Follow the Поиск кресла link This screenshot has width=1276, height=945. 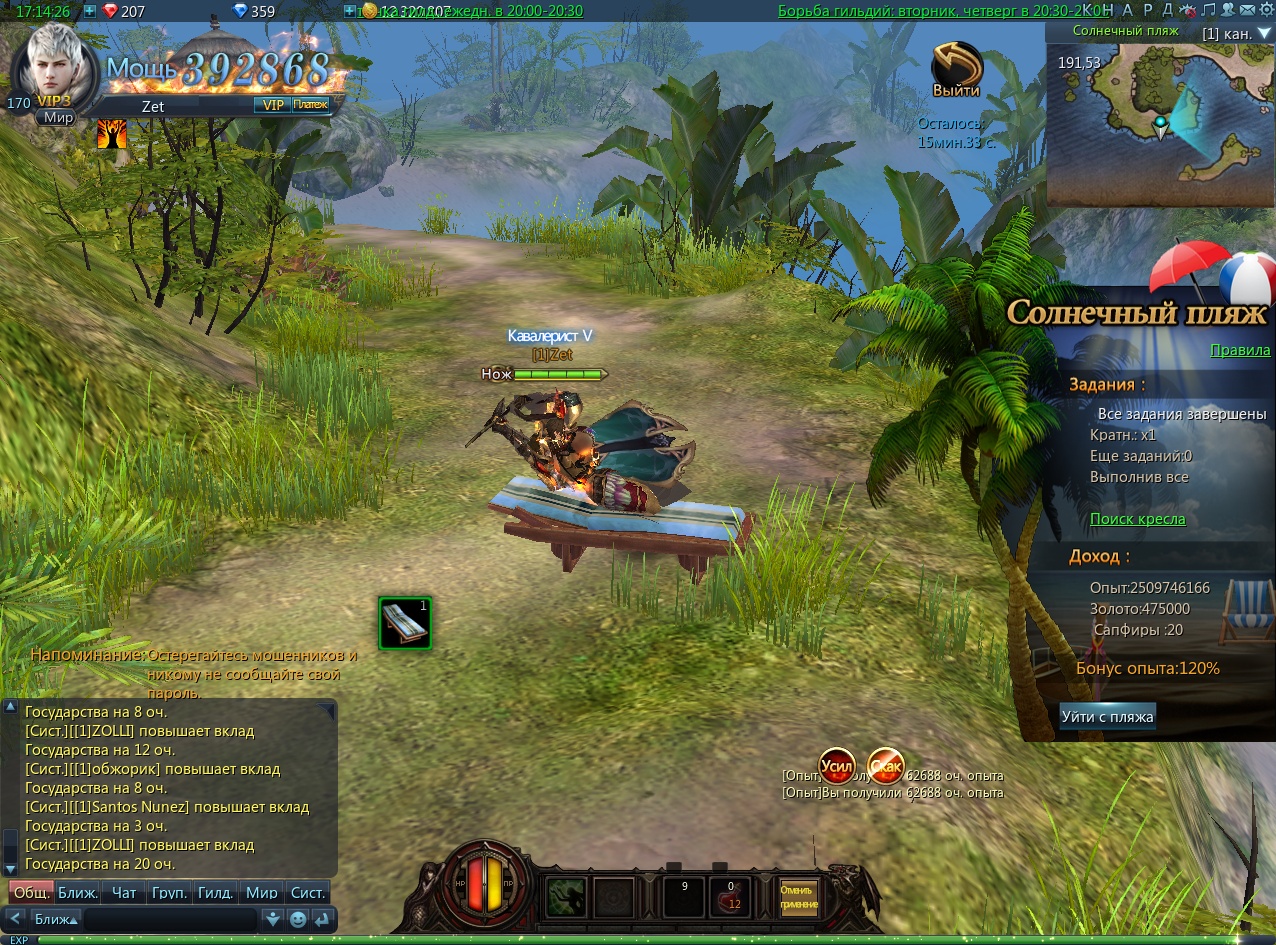1137,519
